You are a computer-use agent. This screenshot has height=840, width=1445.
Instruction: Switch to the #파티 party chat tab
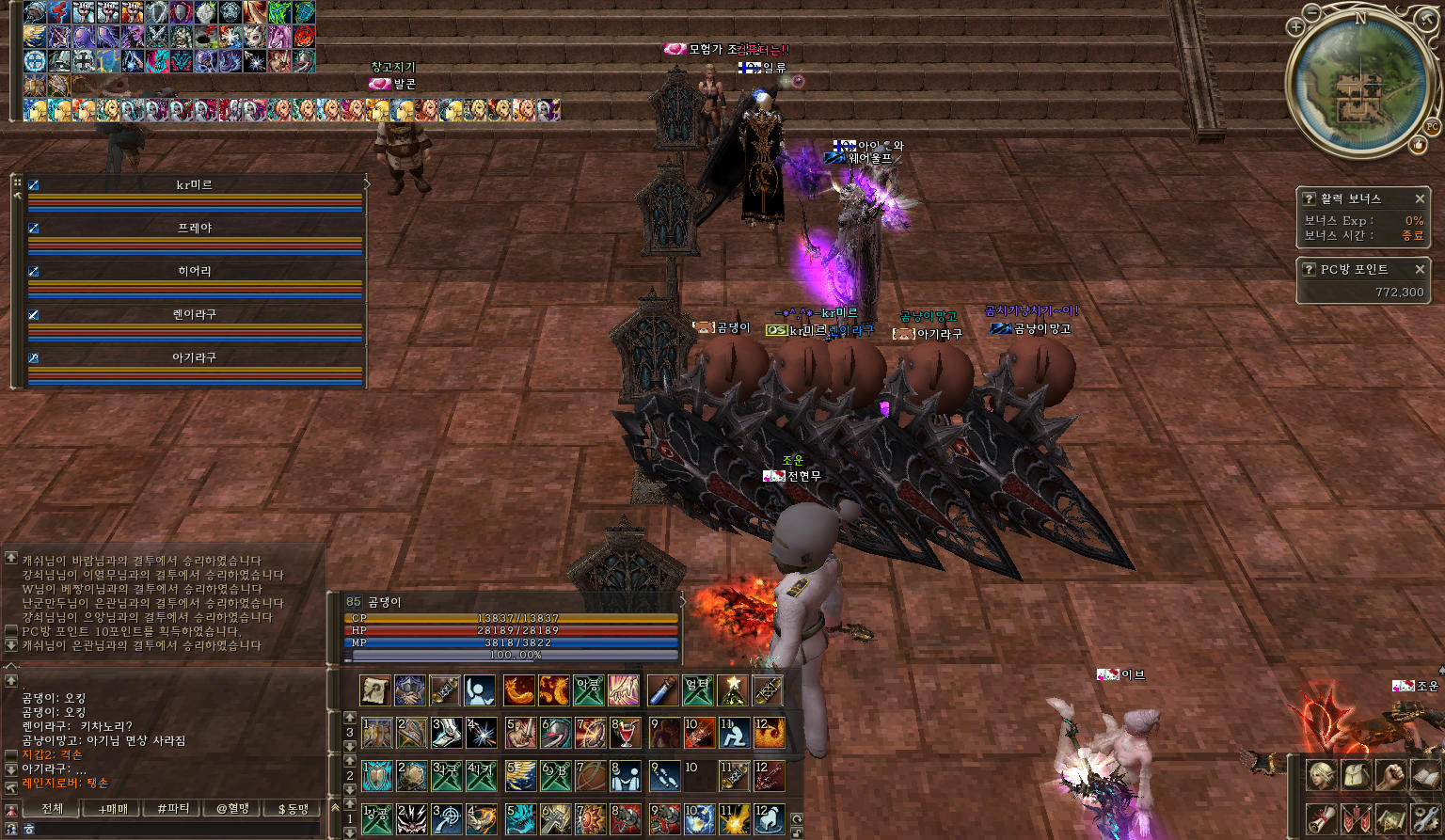[173, 809]
